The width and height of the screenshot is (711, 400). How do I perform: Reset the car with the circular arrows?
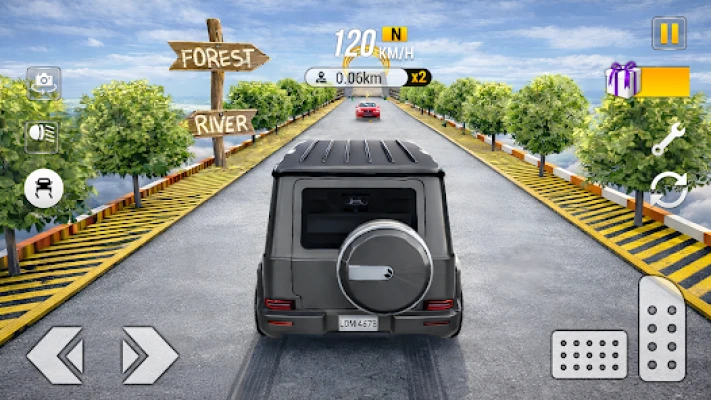[x=668, y=189]
